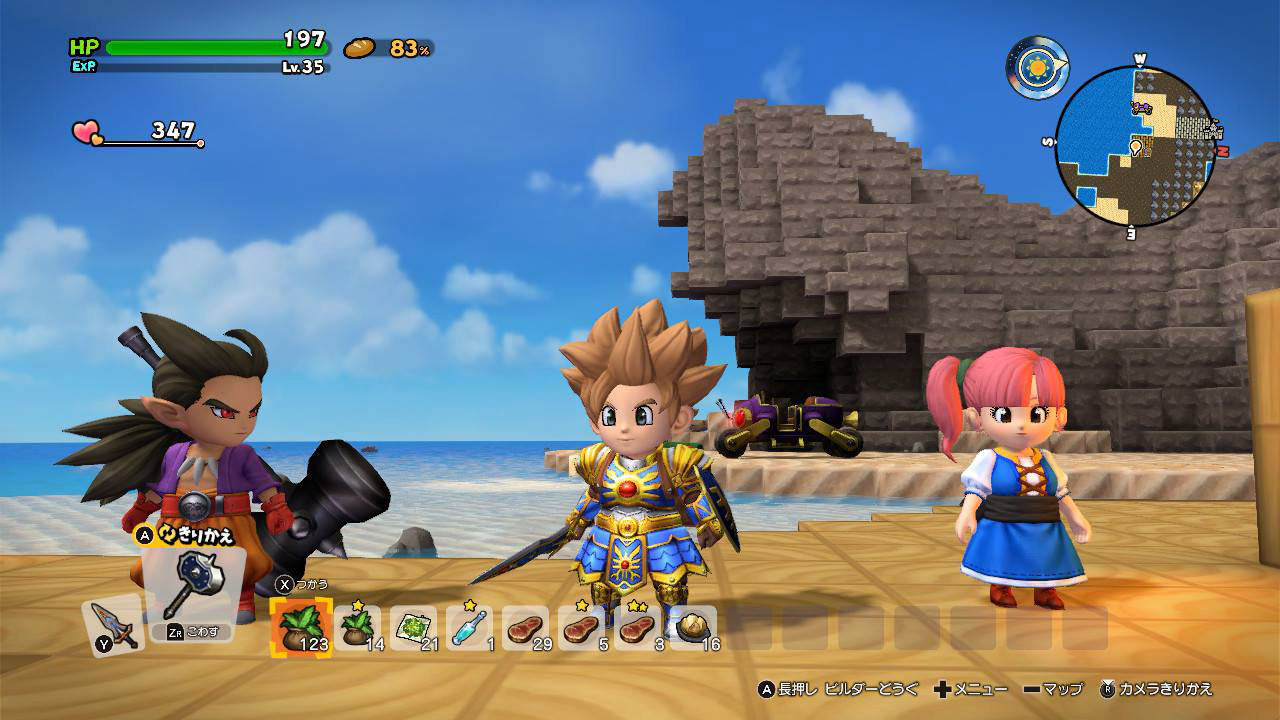This screenshot has width=1280, height=720.
Task: Select the war hammer tool slot
Action: 192,590
